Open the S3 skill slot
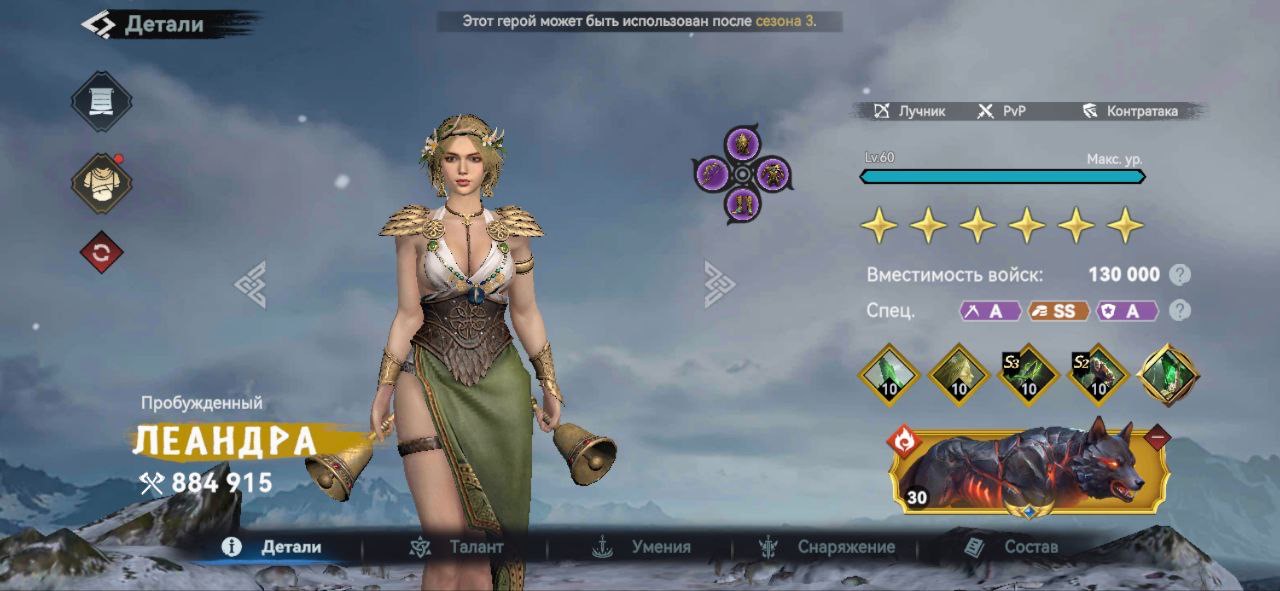 tap(1029, 375)
